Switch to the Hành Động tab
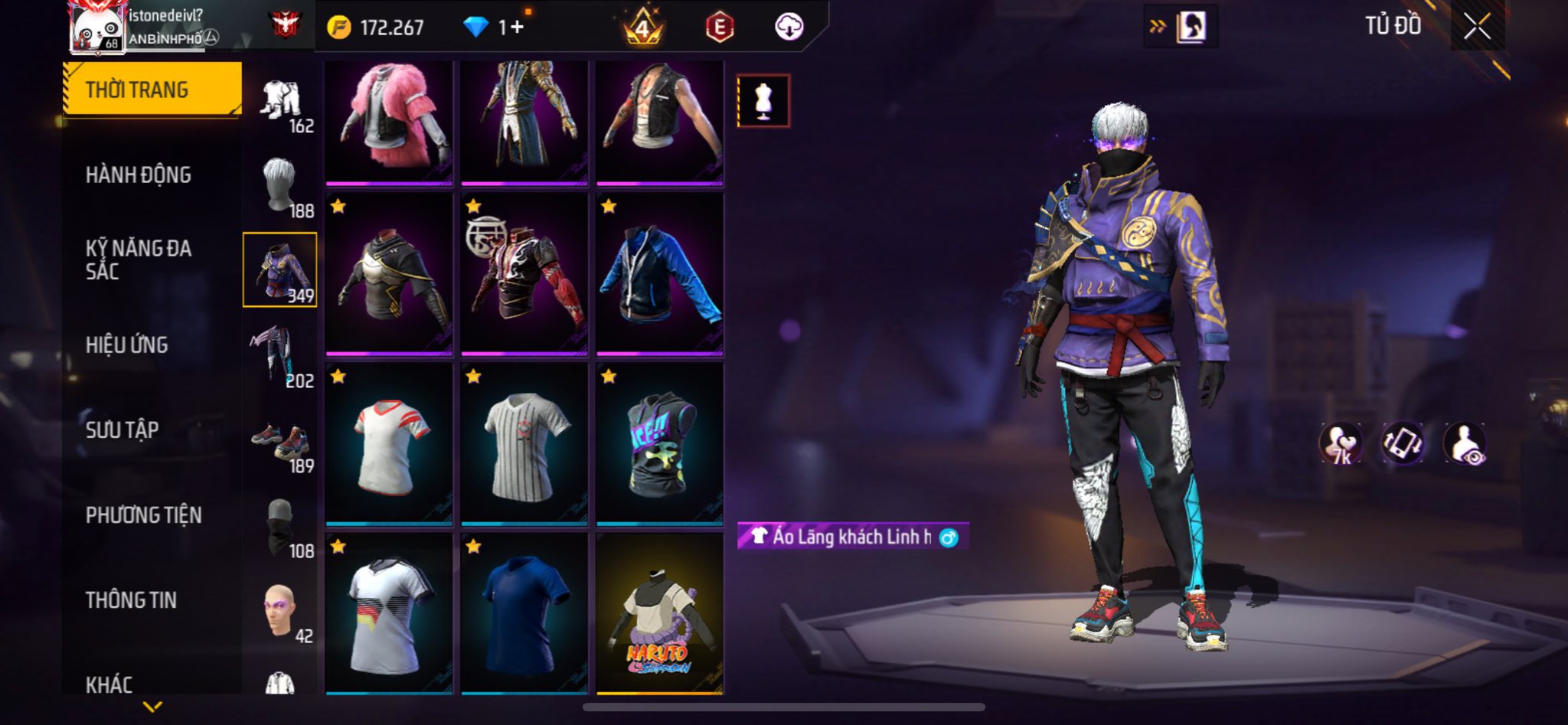 coord(139,175)
